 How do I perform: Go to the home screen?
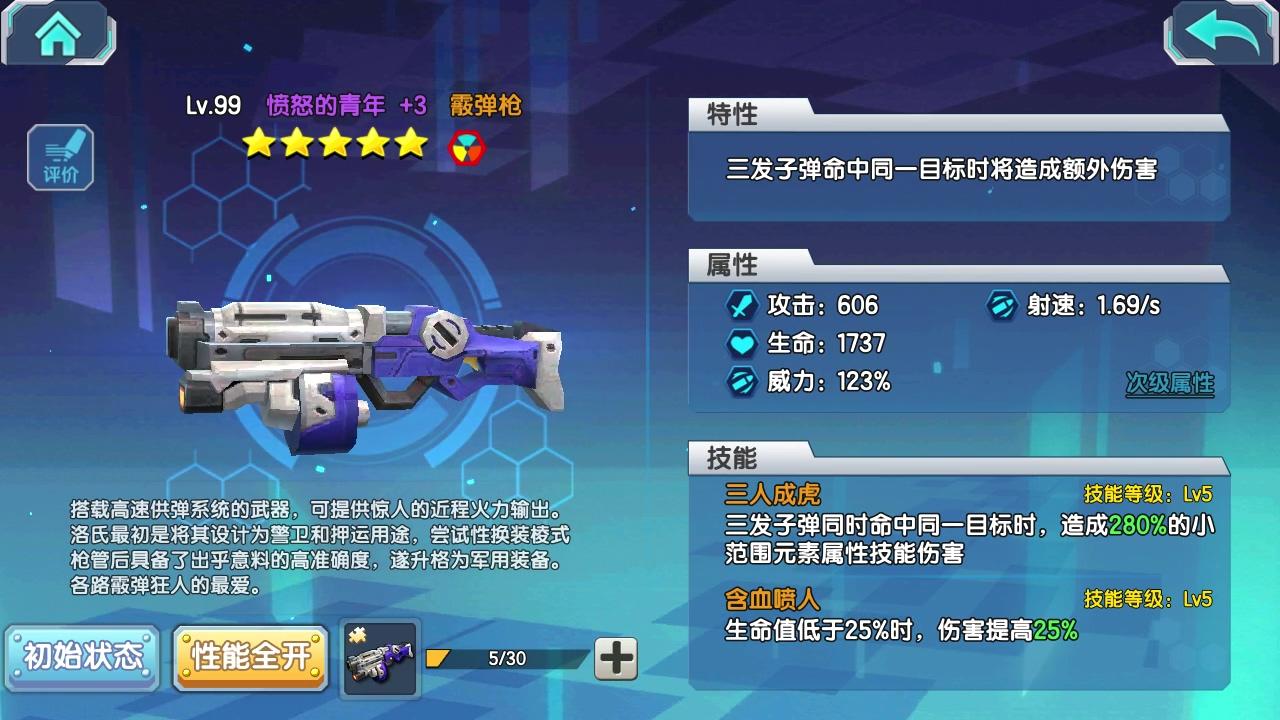coord(58,34)
